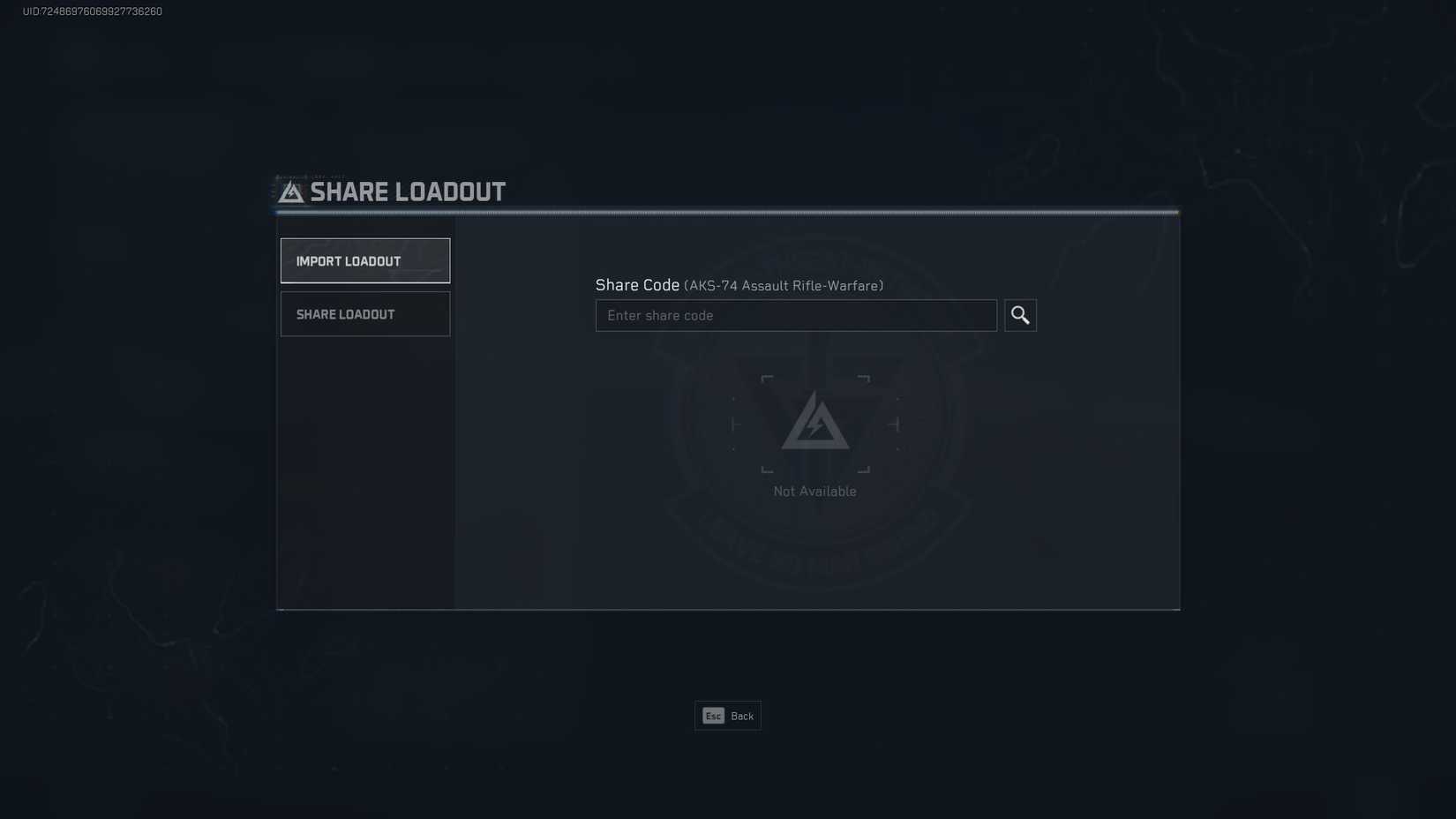Click the UID number at the top left
The image size is (1456, 819).
point(89,11)
